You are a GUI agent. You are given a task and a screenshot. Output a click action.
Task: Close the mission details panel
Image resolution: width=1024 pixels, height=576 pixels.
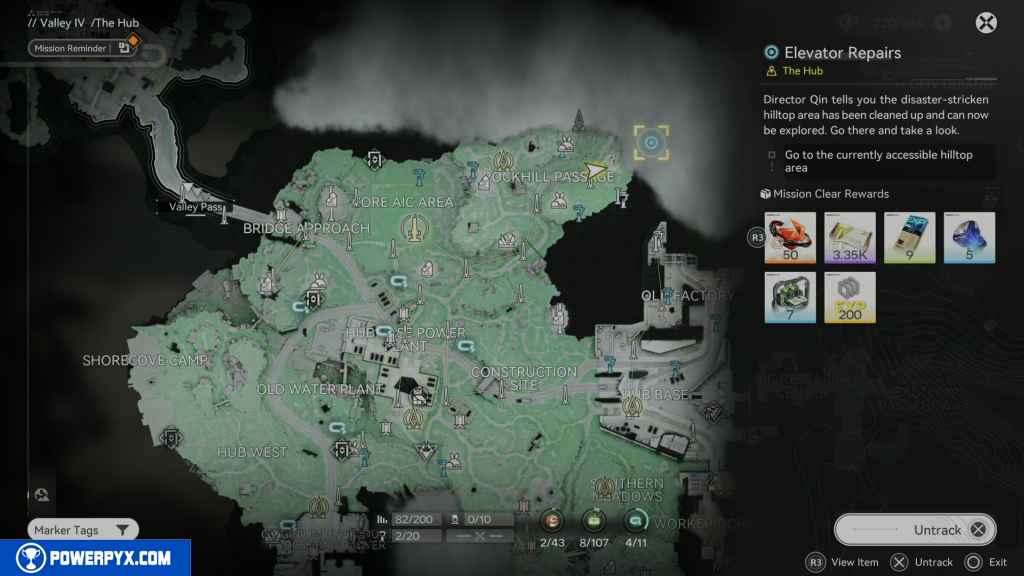point(986,23)
